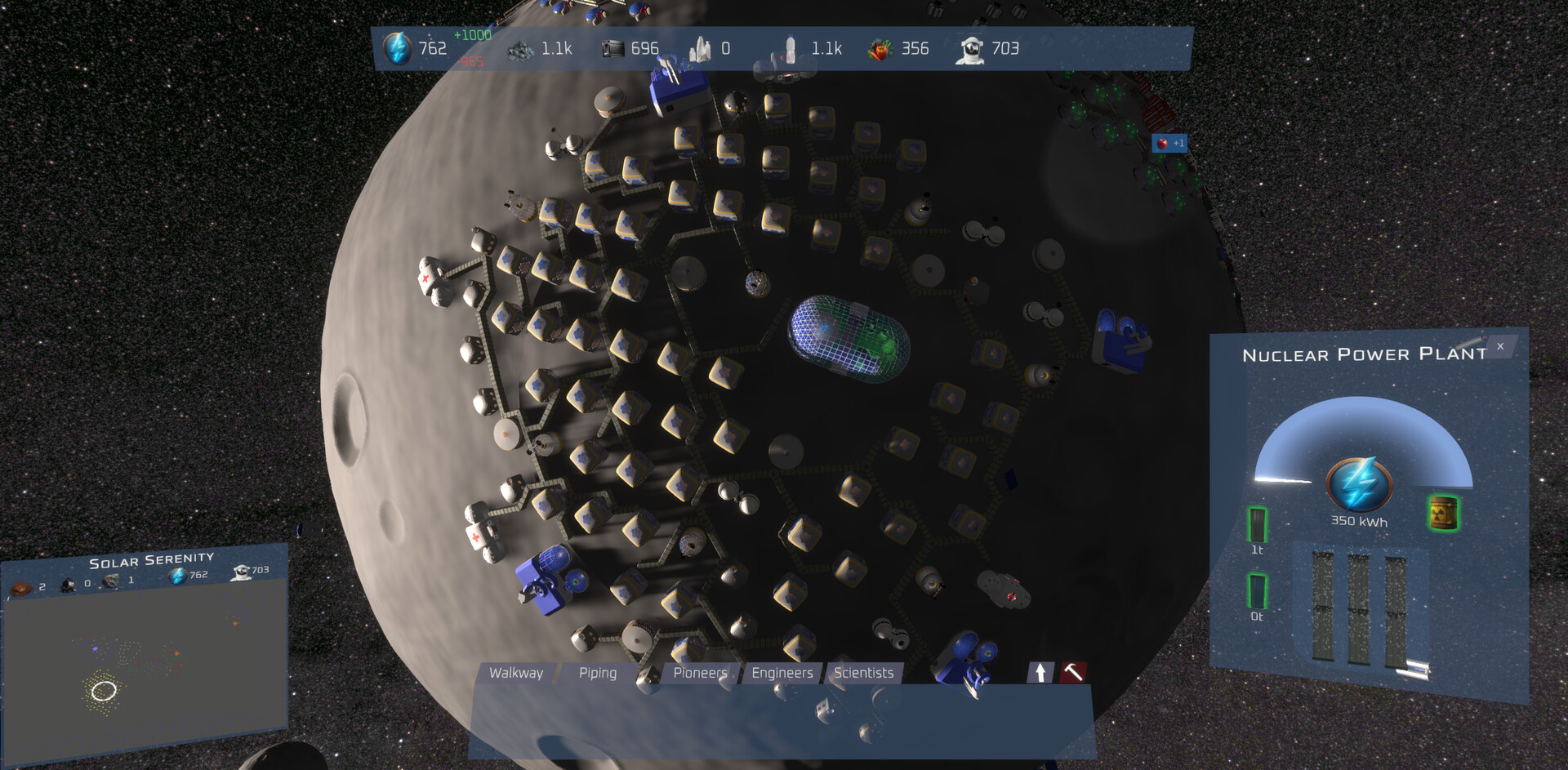The image size is (1568, 770).
Task: Click the ore resource icon showing 1.1k
Action: coord(520,48)
